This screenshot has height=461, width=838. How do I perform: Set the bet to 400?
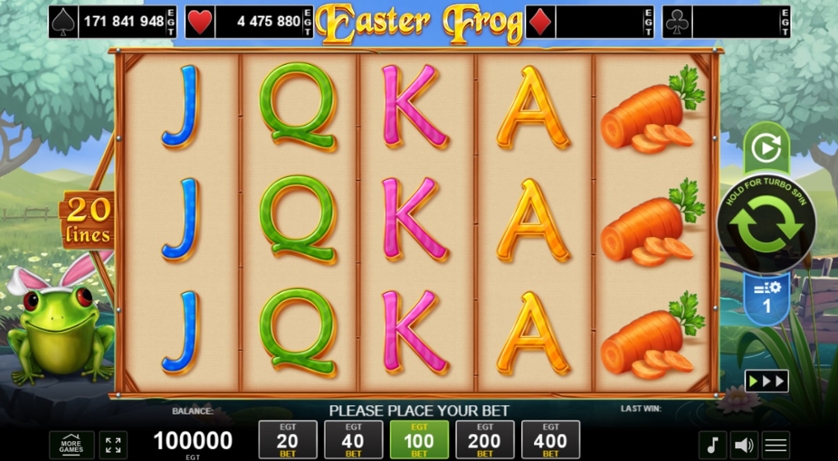(550, 440)
